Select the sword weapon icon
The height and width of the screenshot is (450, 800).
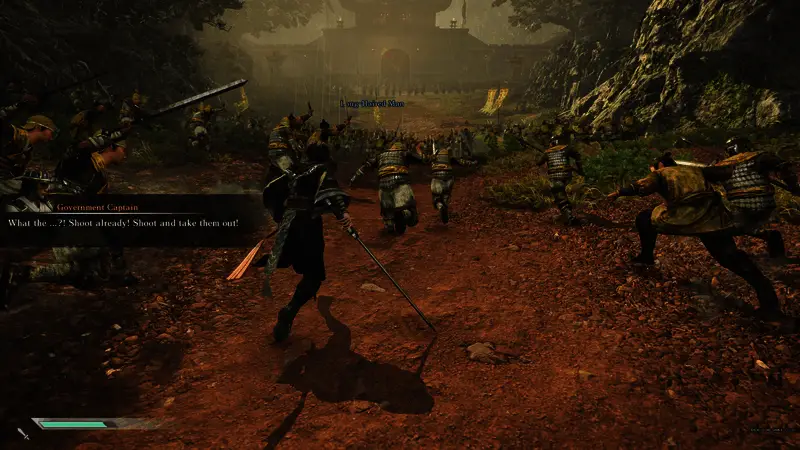(x=22, y=433)
